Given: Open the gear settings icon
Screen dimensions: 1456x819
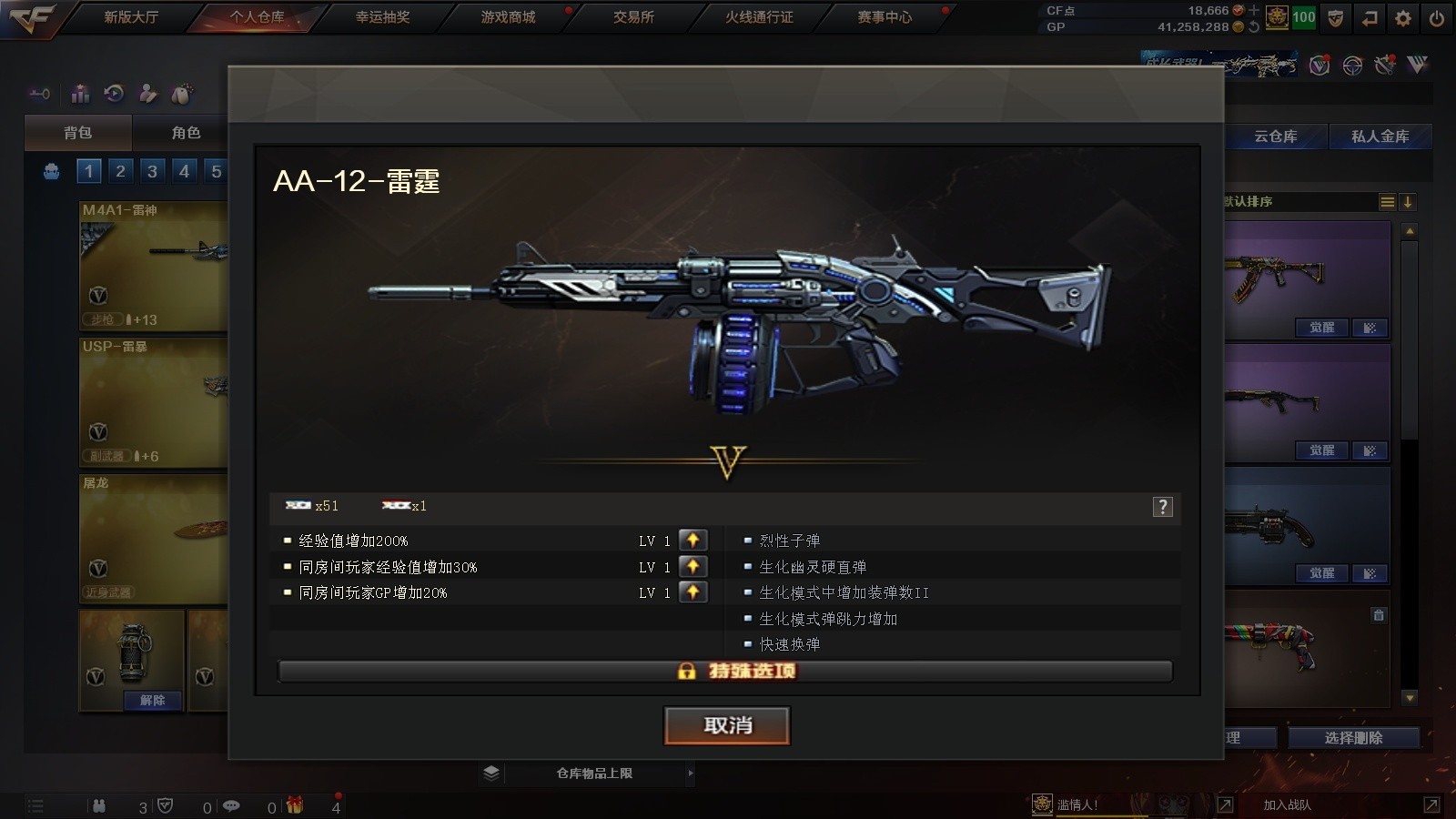Looking at the screenshot, I should pos(1403,18).
